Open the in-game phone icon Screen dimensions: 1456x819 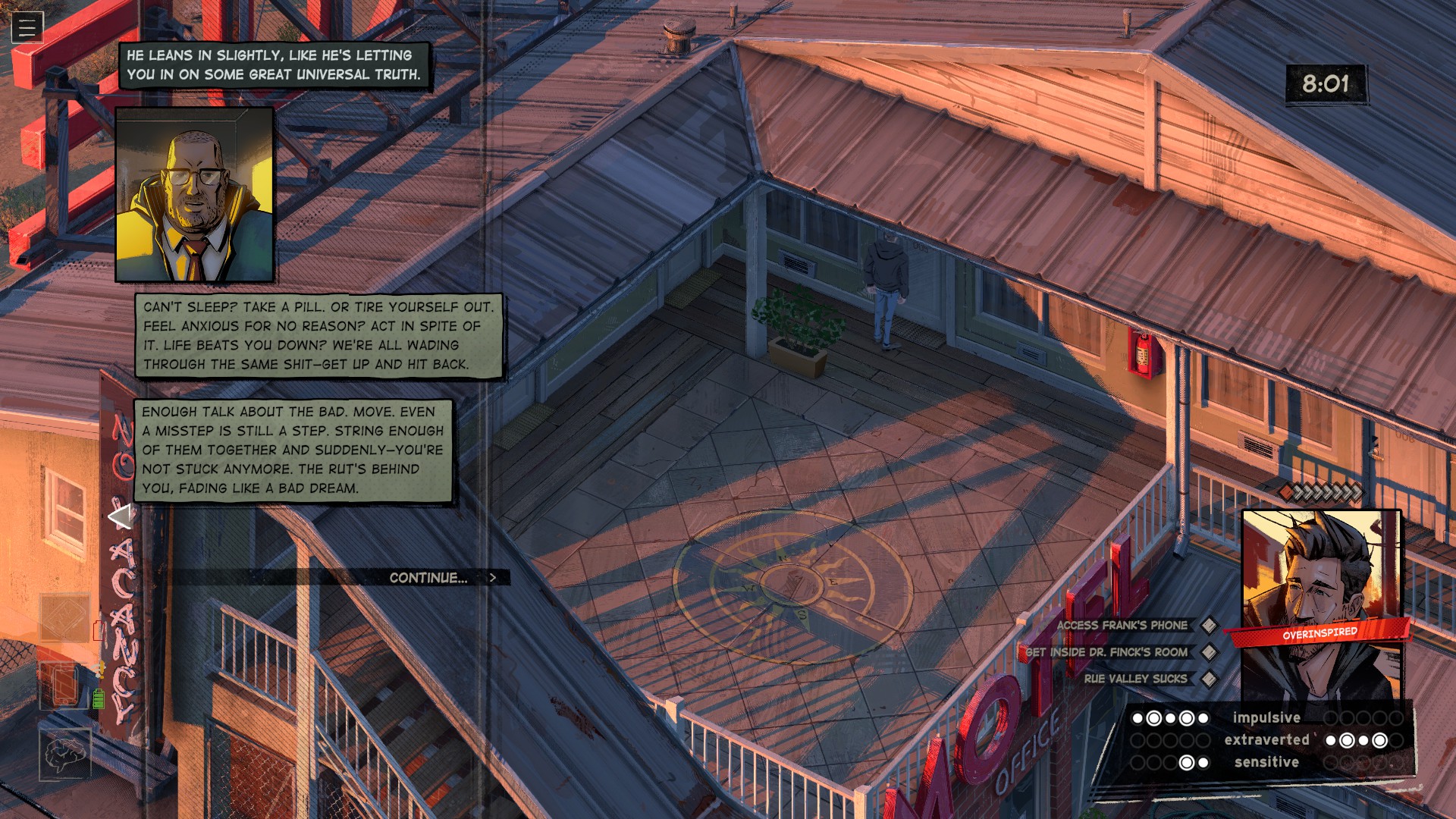pyautogui.click(x=64, y=685)
